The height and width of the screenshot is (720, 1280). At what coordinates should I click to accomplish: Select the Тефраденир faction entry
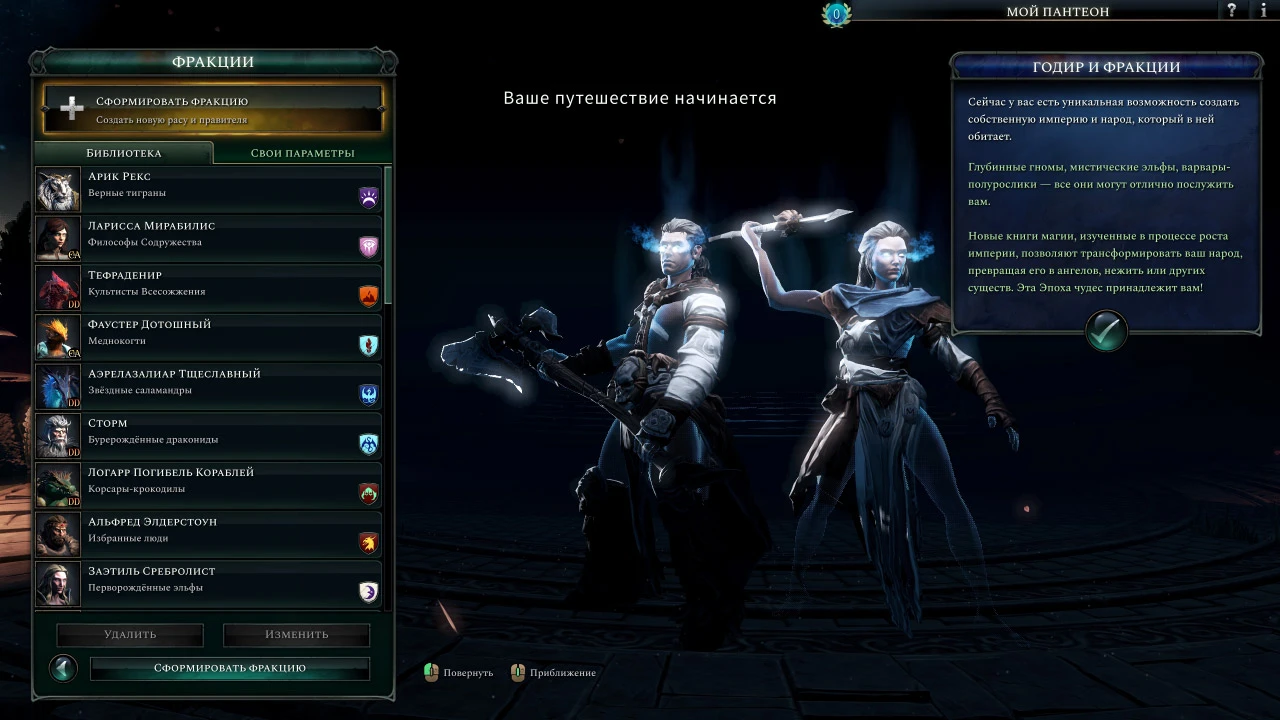(208, 285)
